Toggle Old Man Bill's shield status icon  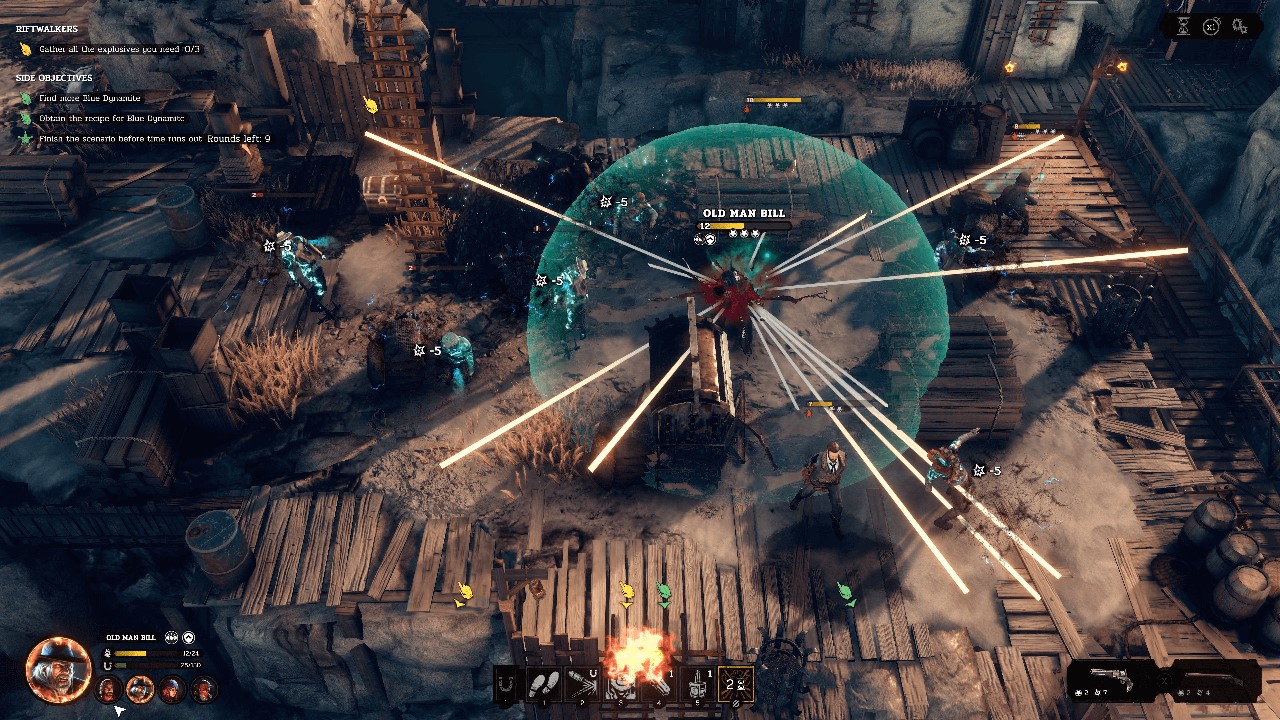(x=188, y=638)
